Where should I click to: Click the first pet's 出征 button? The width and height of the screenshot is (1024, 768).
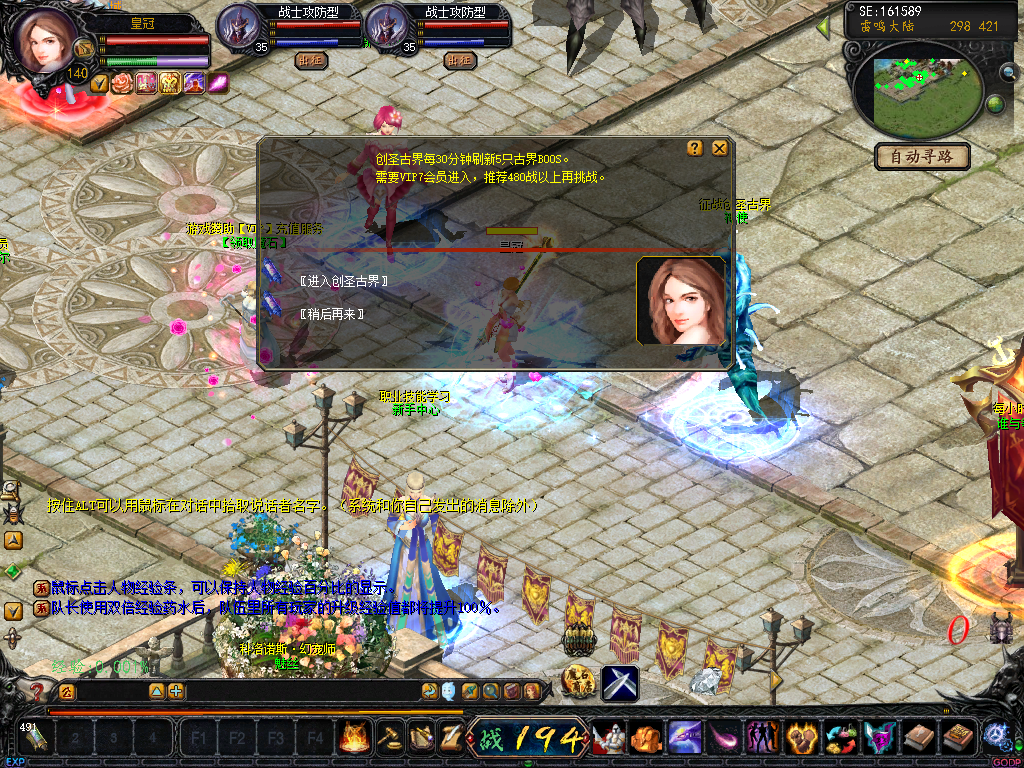pos(312,60)
